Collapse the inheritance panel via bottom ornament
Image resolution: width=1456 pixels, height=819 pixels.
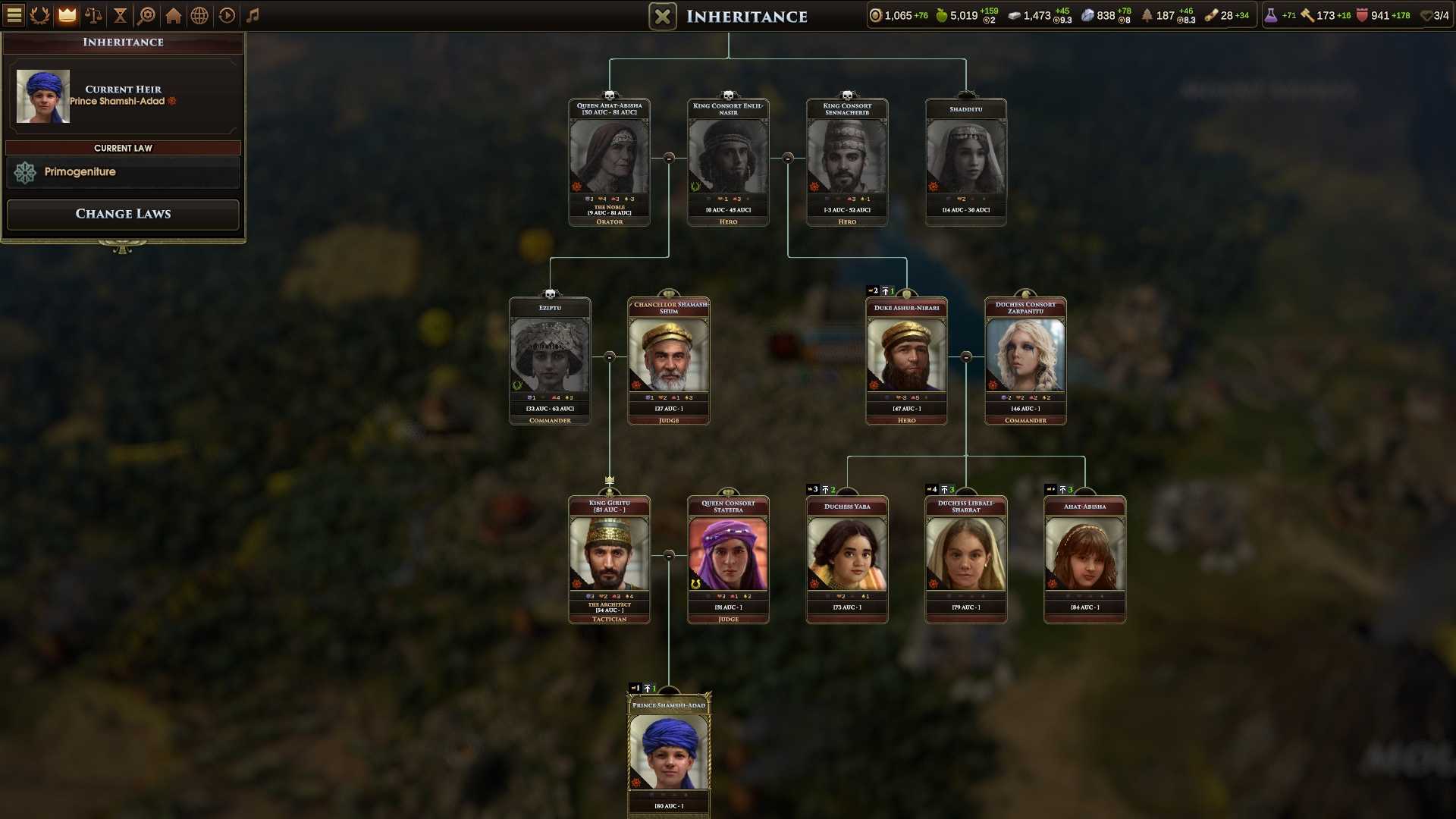tap(122, 246)
